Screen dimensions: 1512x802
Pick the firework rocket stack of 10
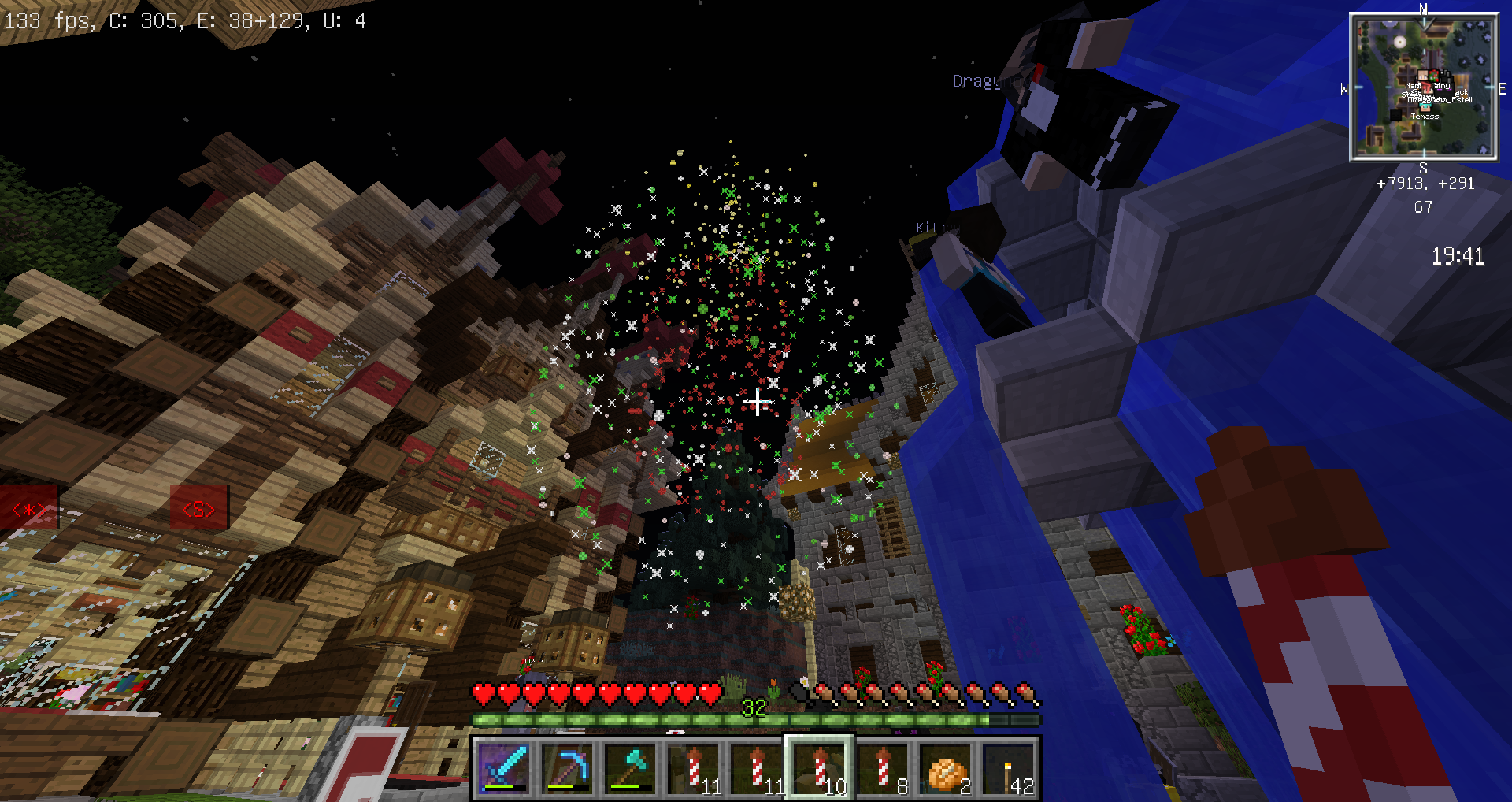click(820, 768)
